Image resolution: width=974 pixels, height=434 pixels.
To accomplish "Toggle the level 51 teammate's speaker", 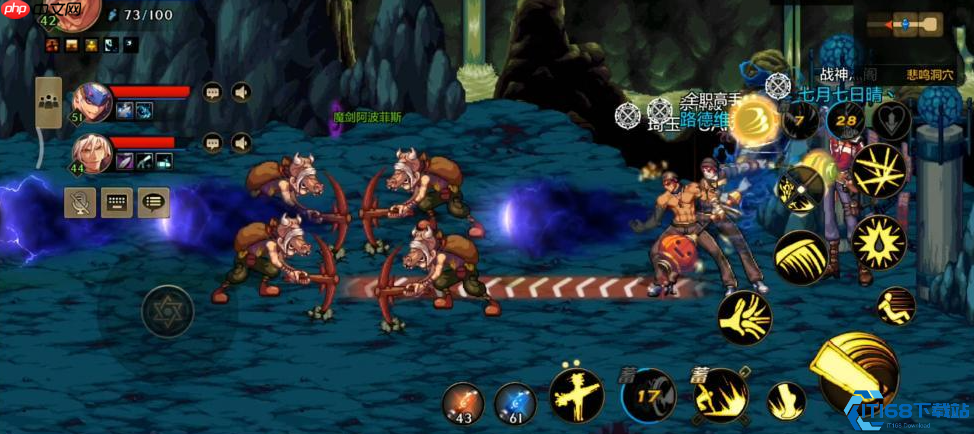I will pos(241,93).
